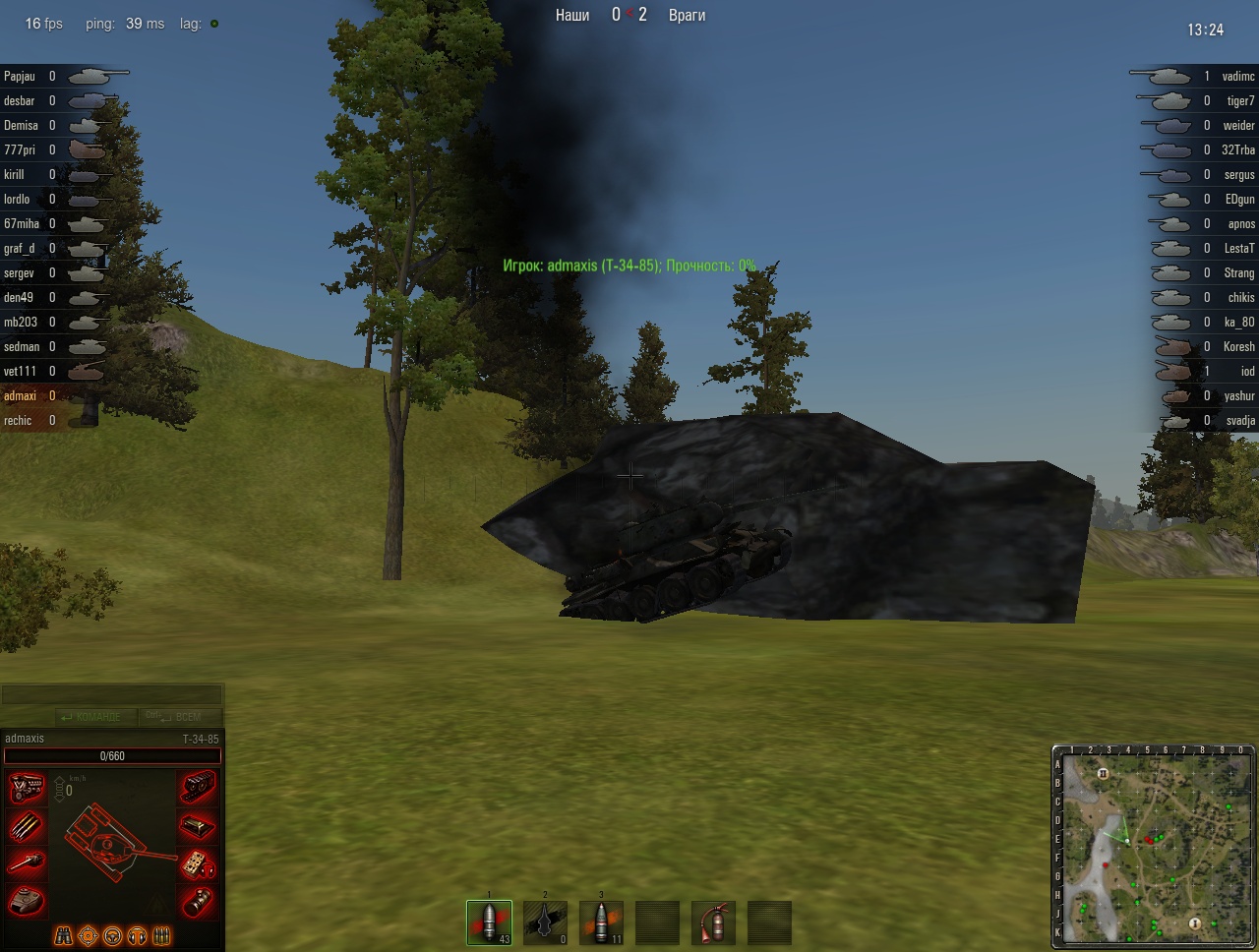
Task: Use the fire extinguisher consumable
Action: point(713,922)
